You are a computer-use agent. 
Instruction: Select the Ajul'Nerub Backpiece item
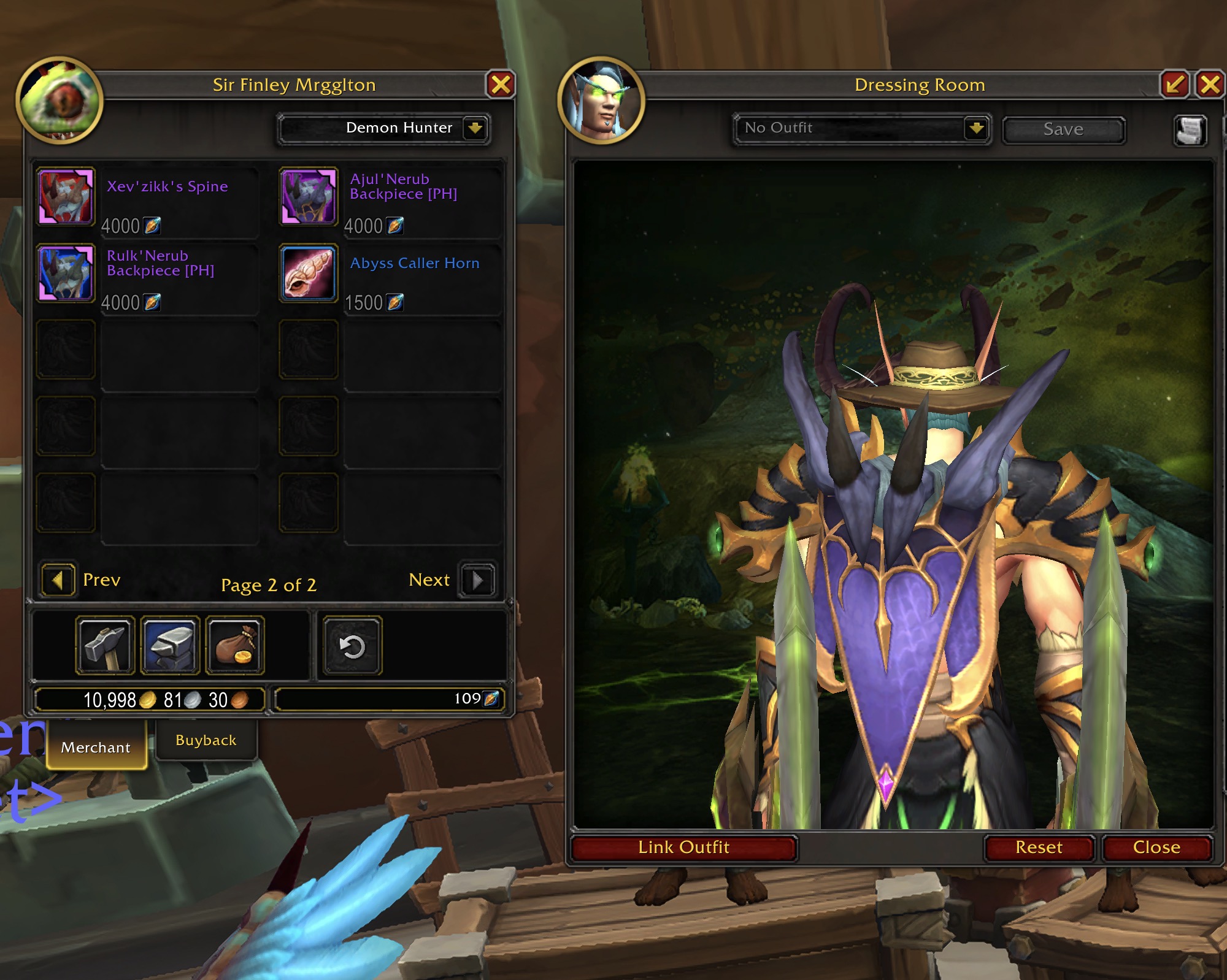(309, 196)
